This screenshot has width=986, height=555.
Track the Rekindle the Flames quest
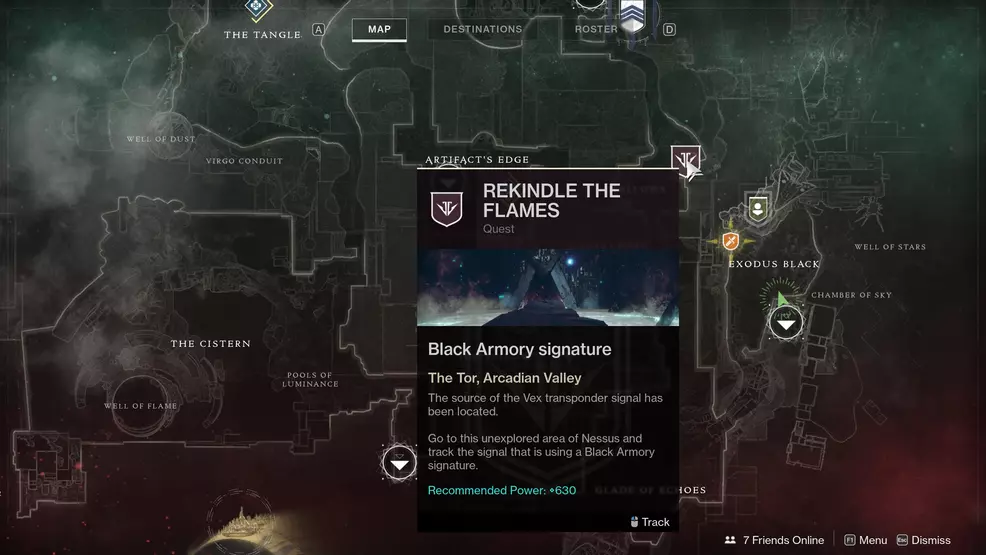tap(650, 522)
